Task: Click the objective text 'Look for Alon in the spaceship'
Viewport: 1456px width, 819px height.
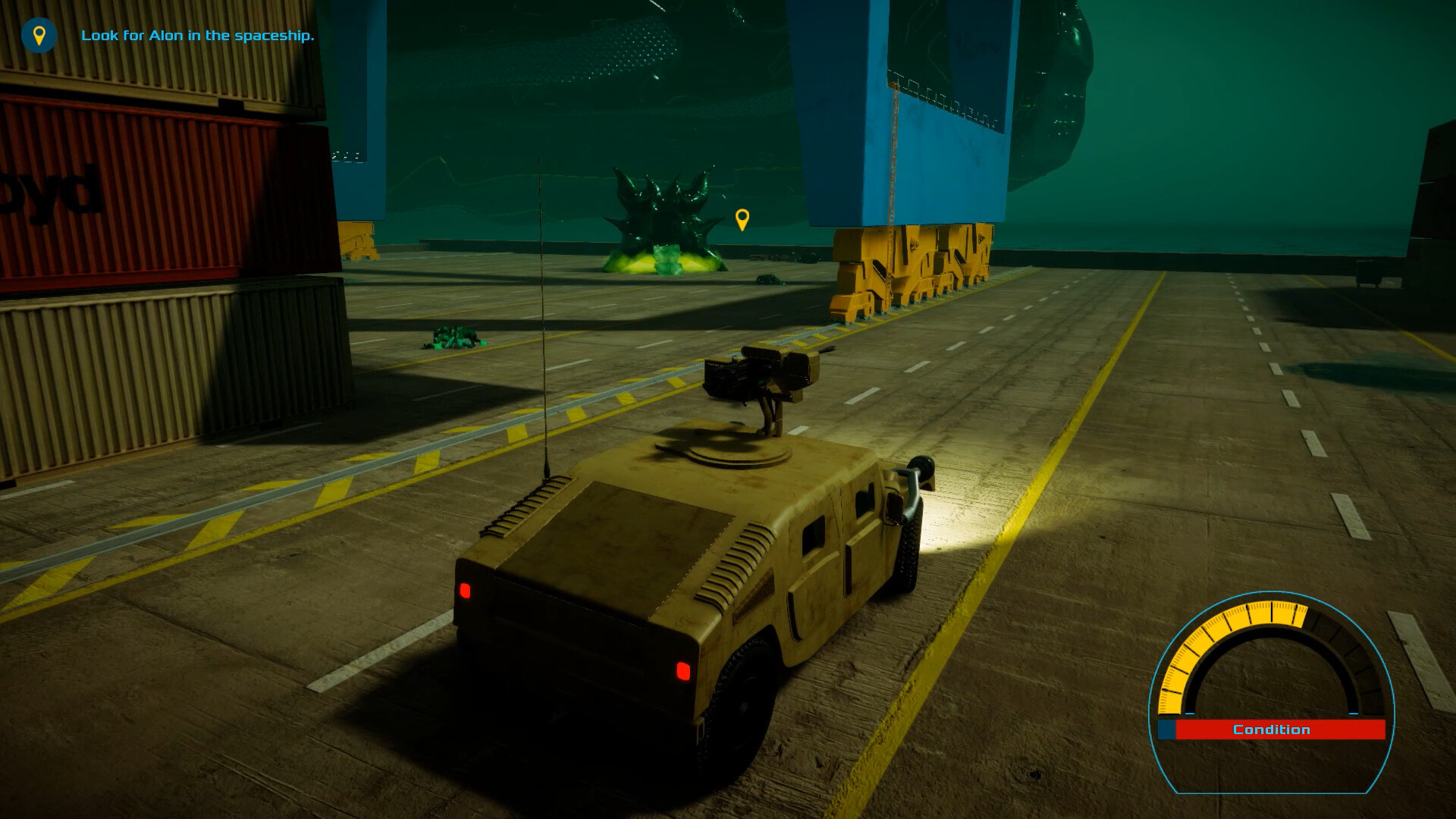Action: (199, 34)
